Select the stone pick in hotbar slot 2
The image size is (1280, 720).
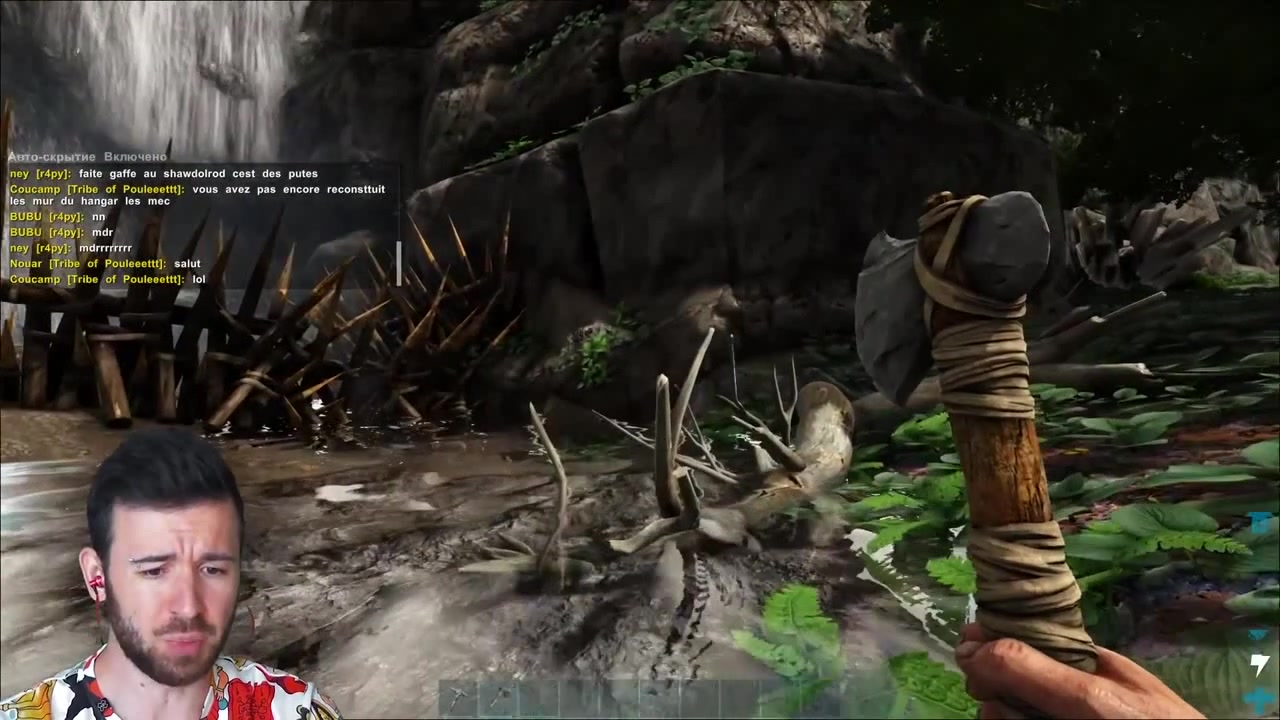(498, 695)
